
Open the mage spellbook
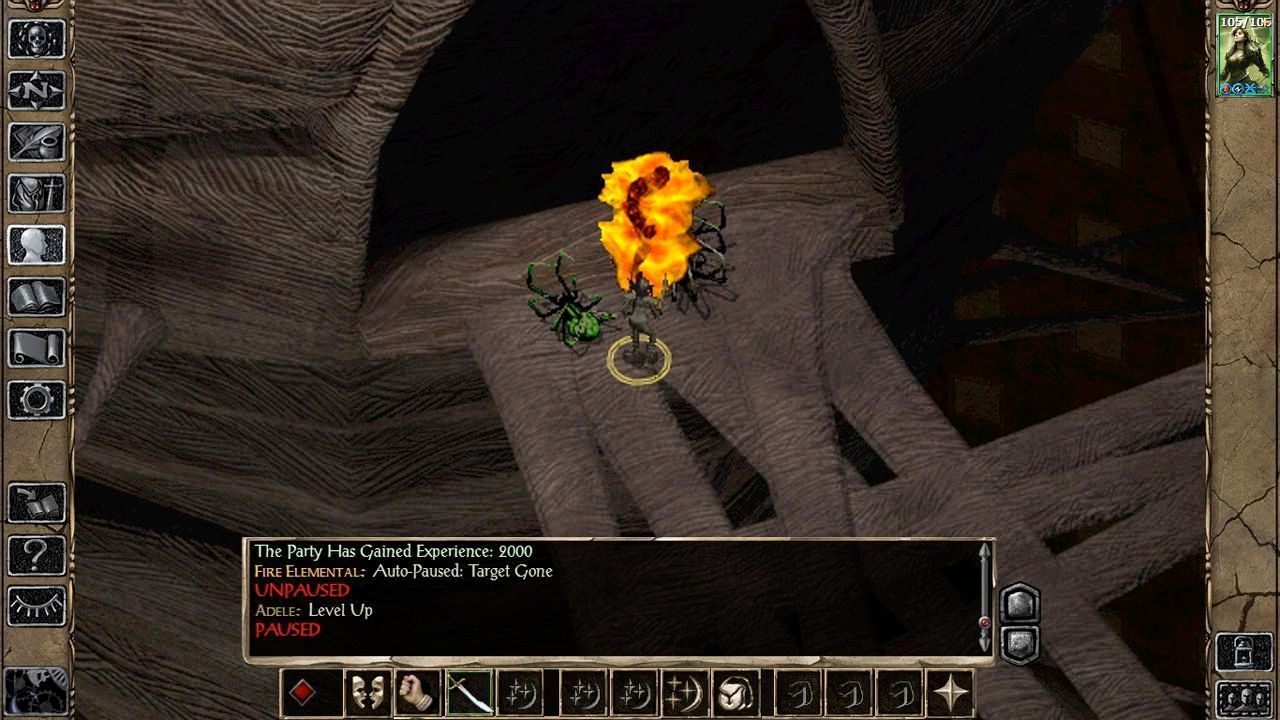click(37, 297)
